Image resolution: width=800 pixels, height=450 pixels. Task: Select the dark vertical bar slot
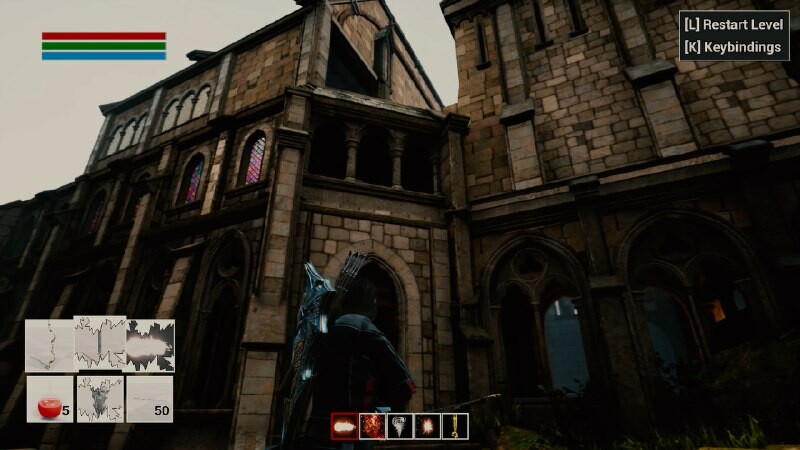tap(100, 345)
